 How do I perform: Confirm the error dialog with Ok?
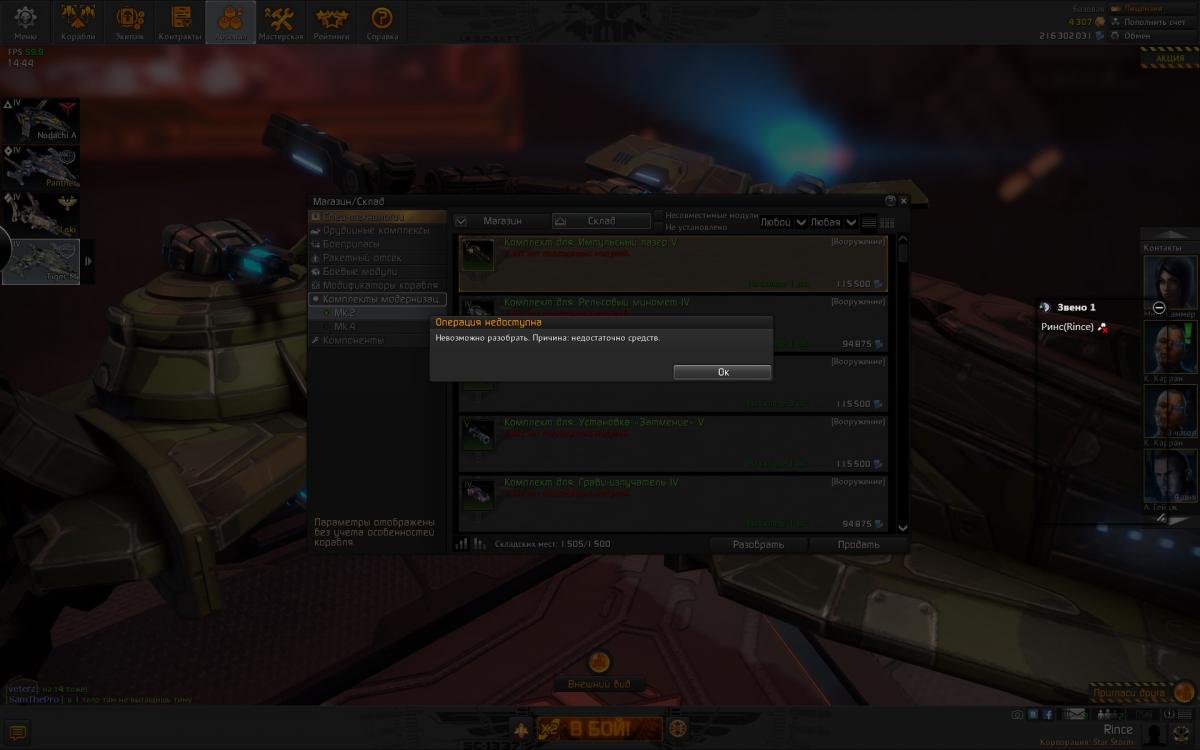[x=722, y=372]
